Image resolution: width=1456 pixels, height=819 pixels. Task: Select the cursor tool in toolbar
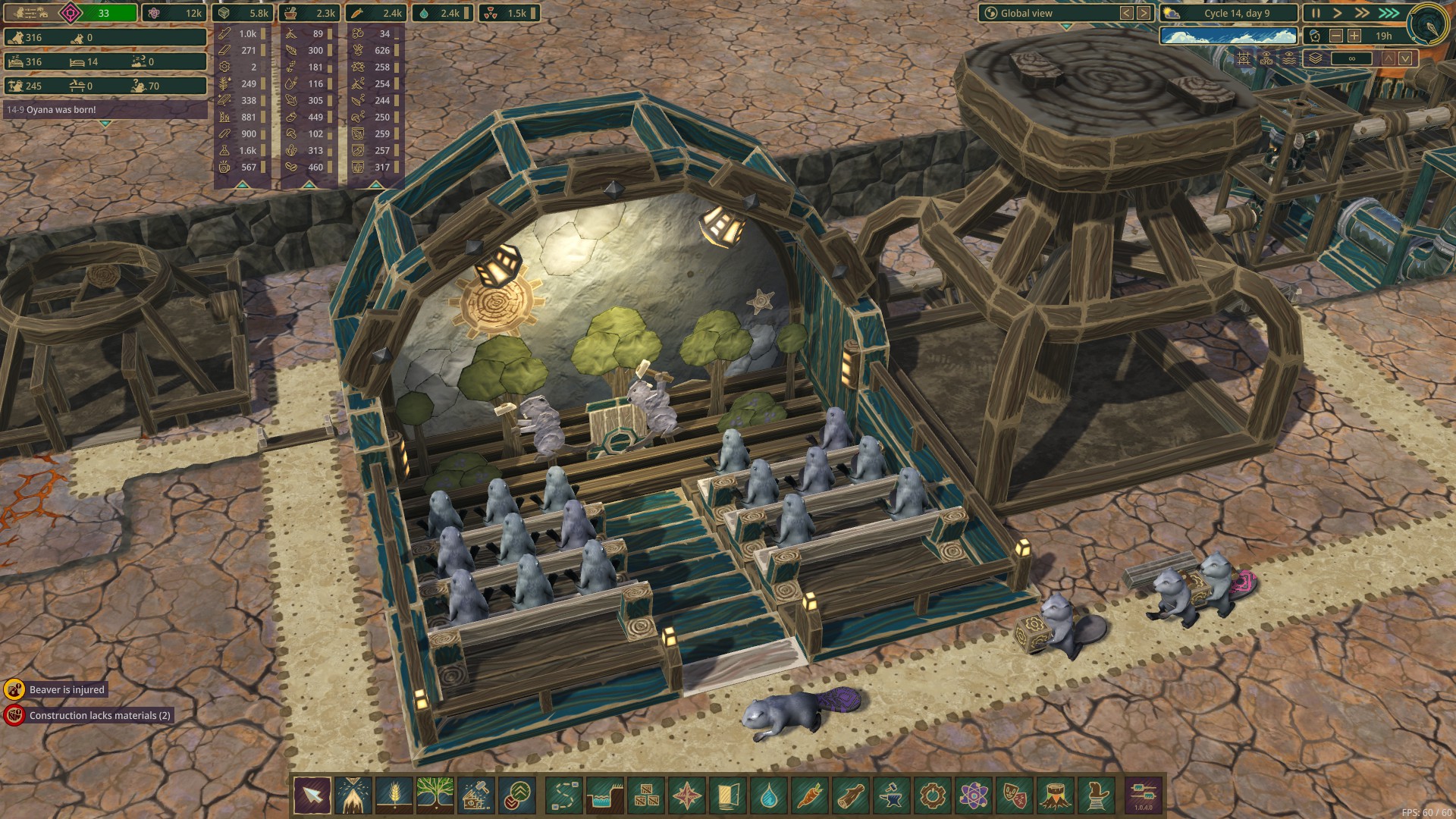point(312,795)
